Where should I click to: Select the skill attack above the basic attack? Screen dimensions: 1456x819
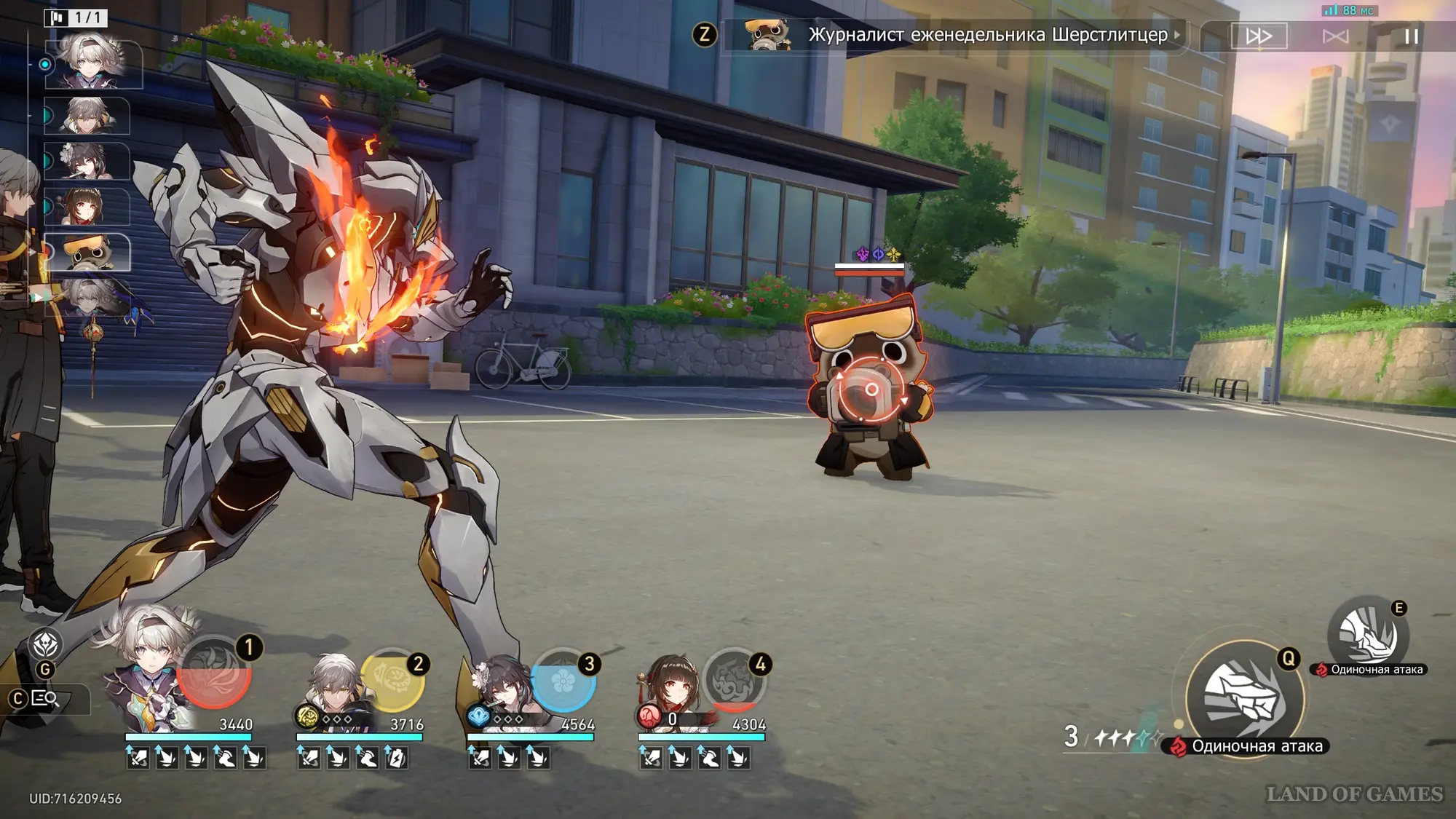click(1367, 635)
